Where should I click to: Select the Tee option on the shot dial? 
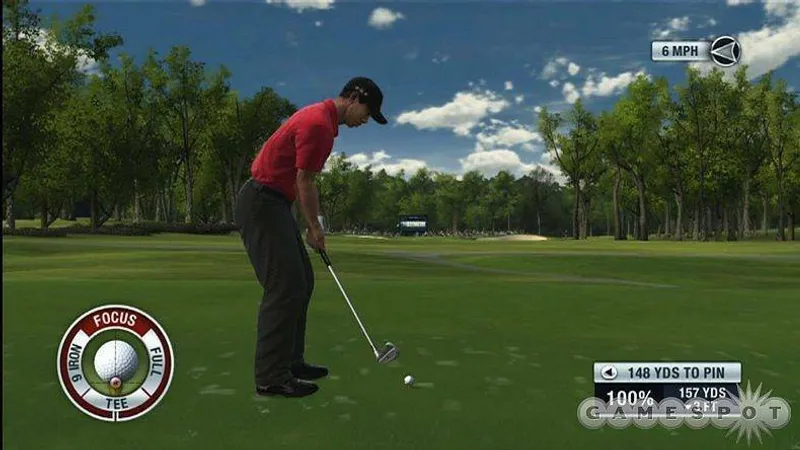[115, 404]
